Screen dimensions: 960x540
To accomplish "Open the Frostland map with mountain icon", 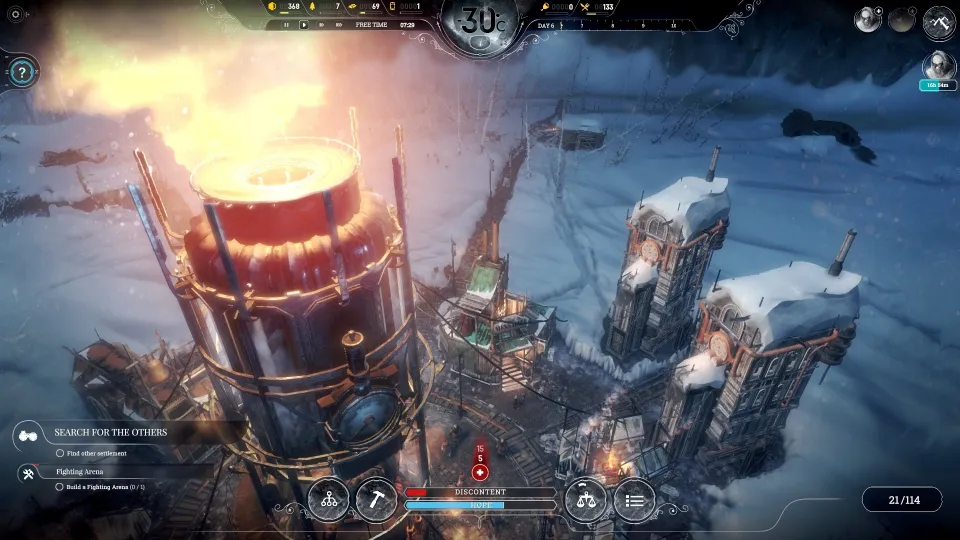I will pyautogui.click(x=939, y=21).
